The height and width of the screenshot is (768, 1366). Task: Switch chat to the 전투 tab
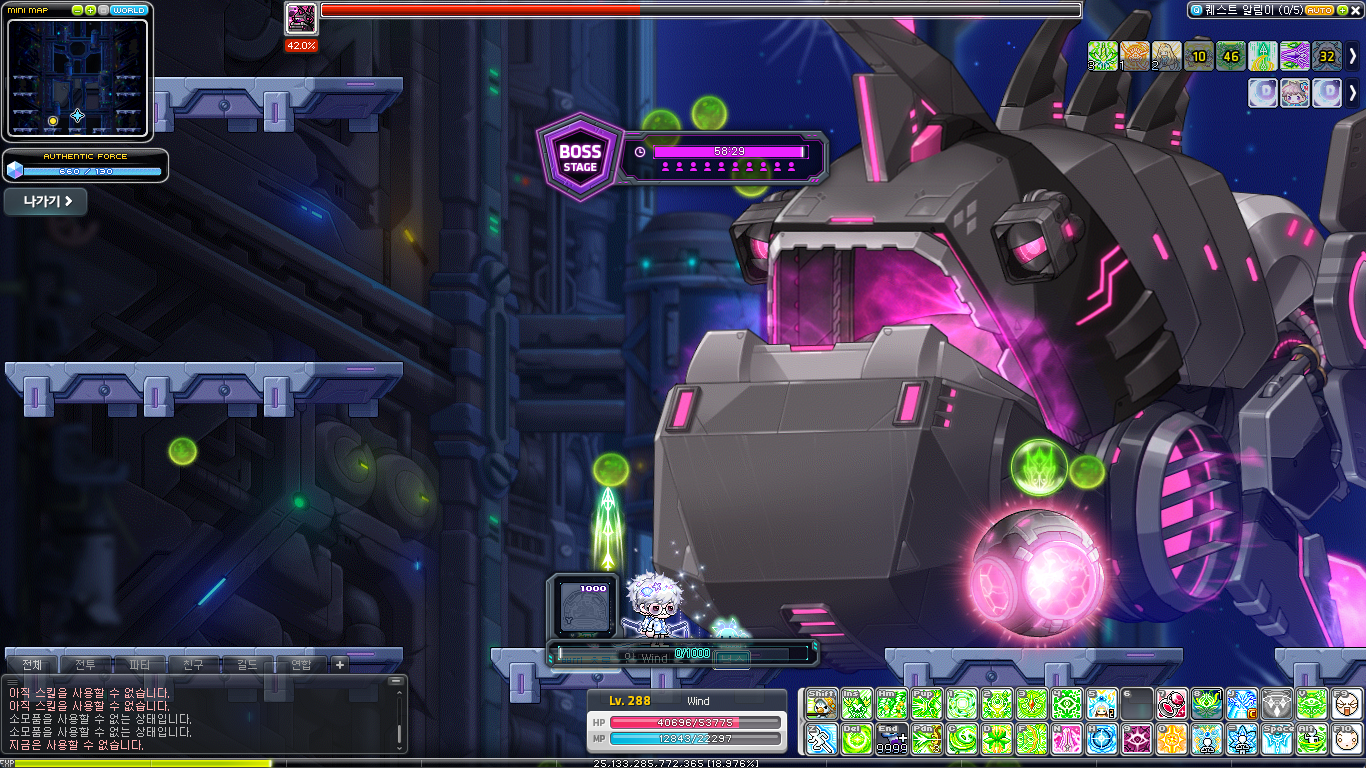85,664
